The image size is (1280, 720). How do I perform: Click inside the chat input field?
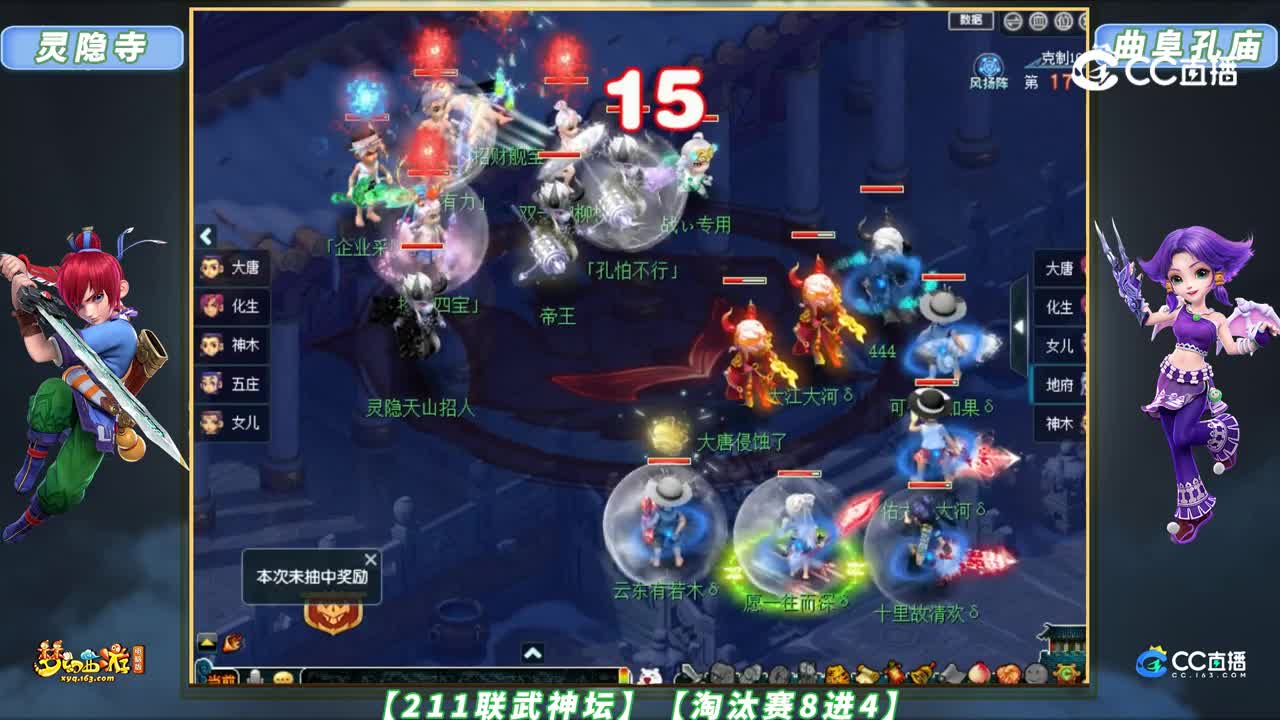(450, 676)
